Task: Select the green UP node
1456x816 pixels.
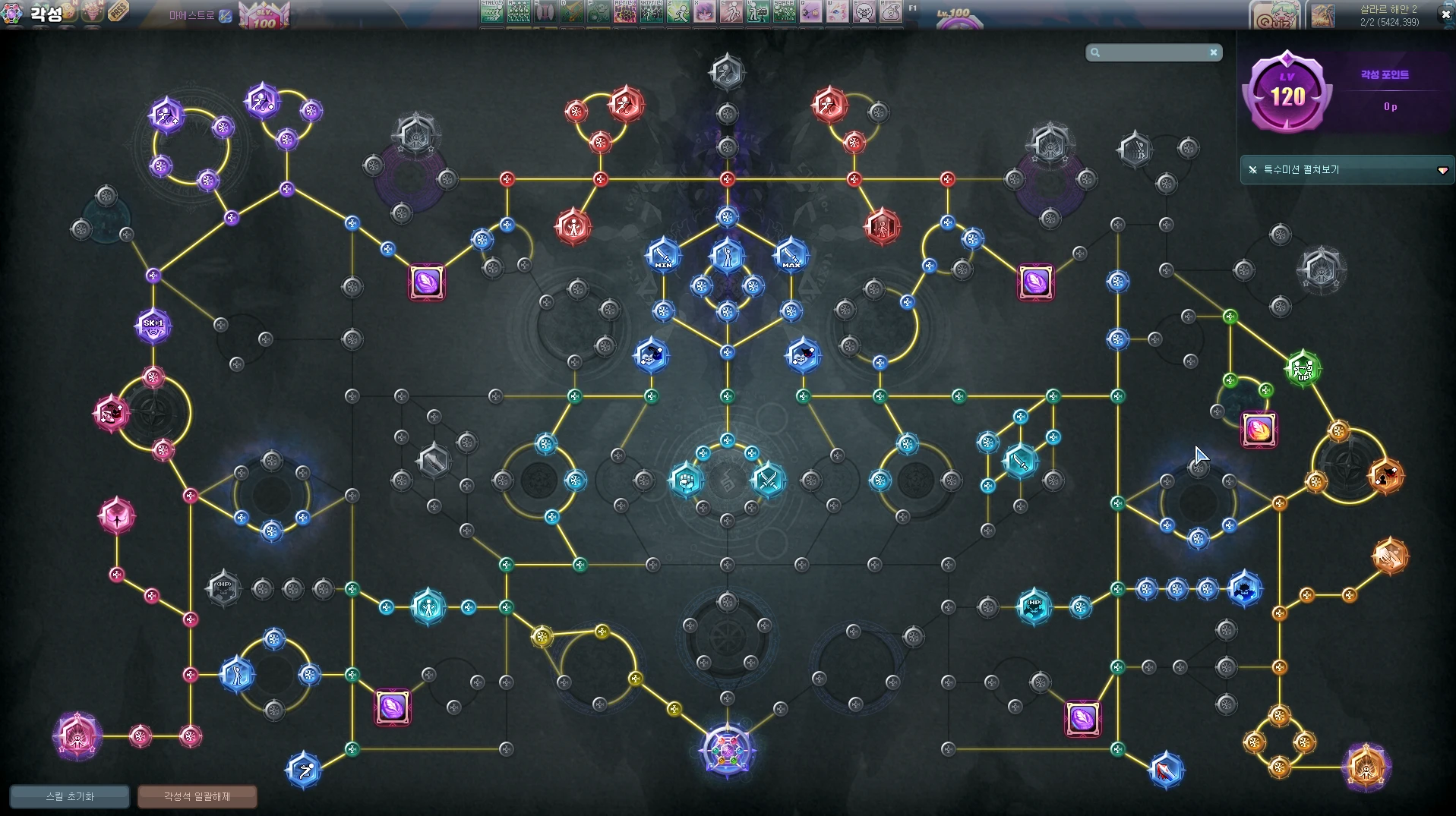Action: pyautogui.click(x=1303, y=369)
